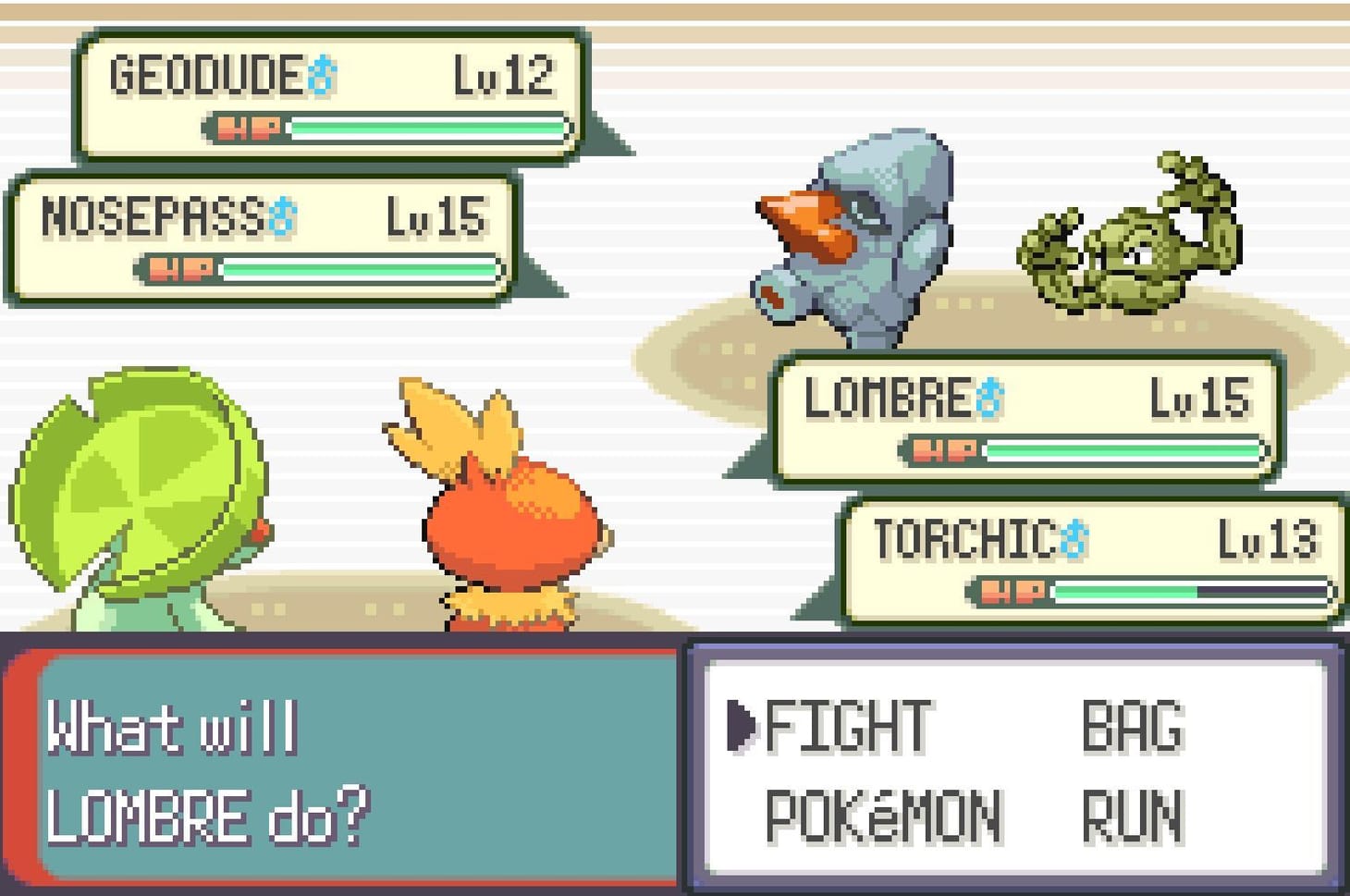The height and width of the screenshot is (896, 1350).
Task: Click the HP label on Geodude's info box
Action: click(x=252, y=126)
